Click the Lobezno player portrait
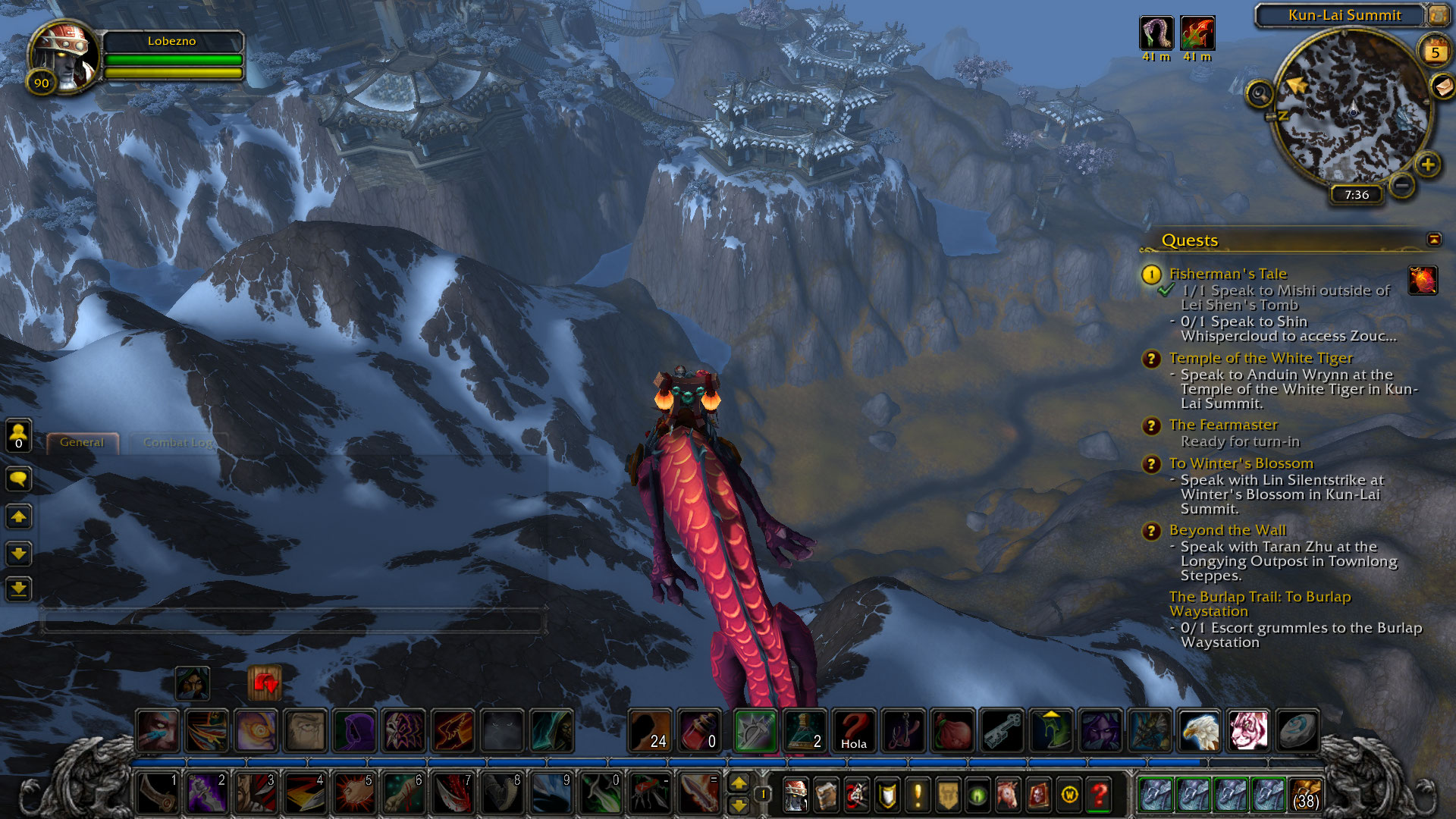This screenshot has width=1456, height=819. [x=64, y=57]
